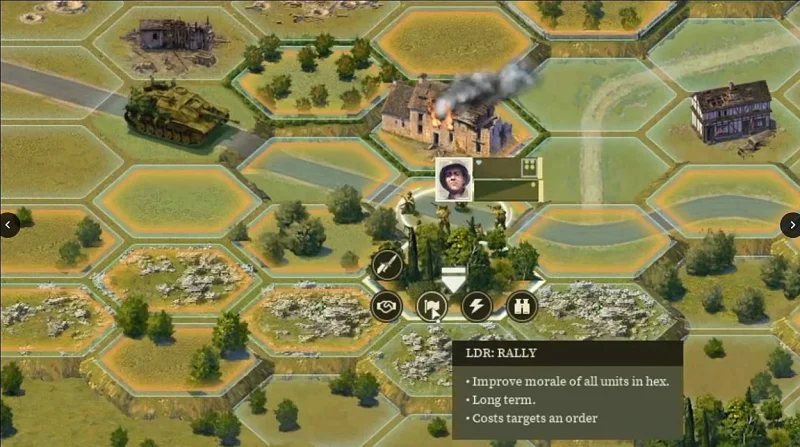Click the right arrow at screen edge
This screenshot has height=447, width=800.
coord(790,225)
